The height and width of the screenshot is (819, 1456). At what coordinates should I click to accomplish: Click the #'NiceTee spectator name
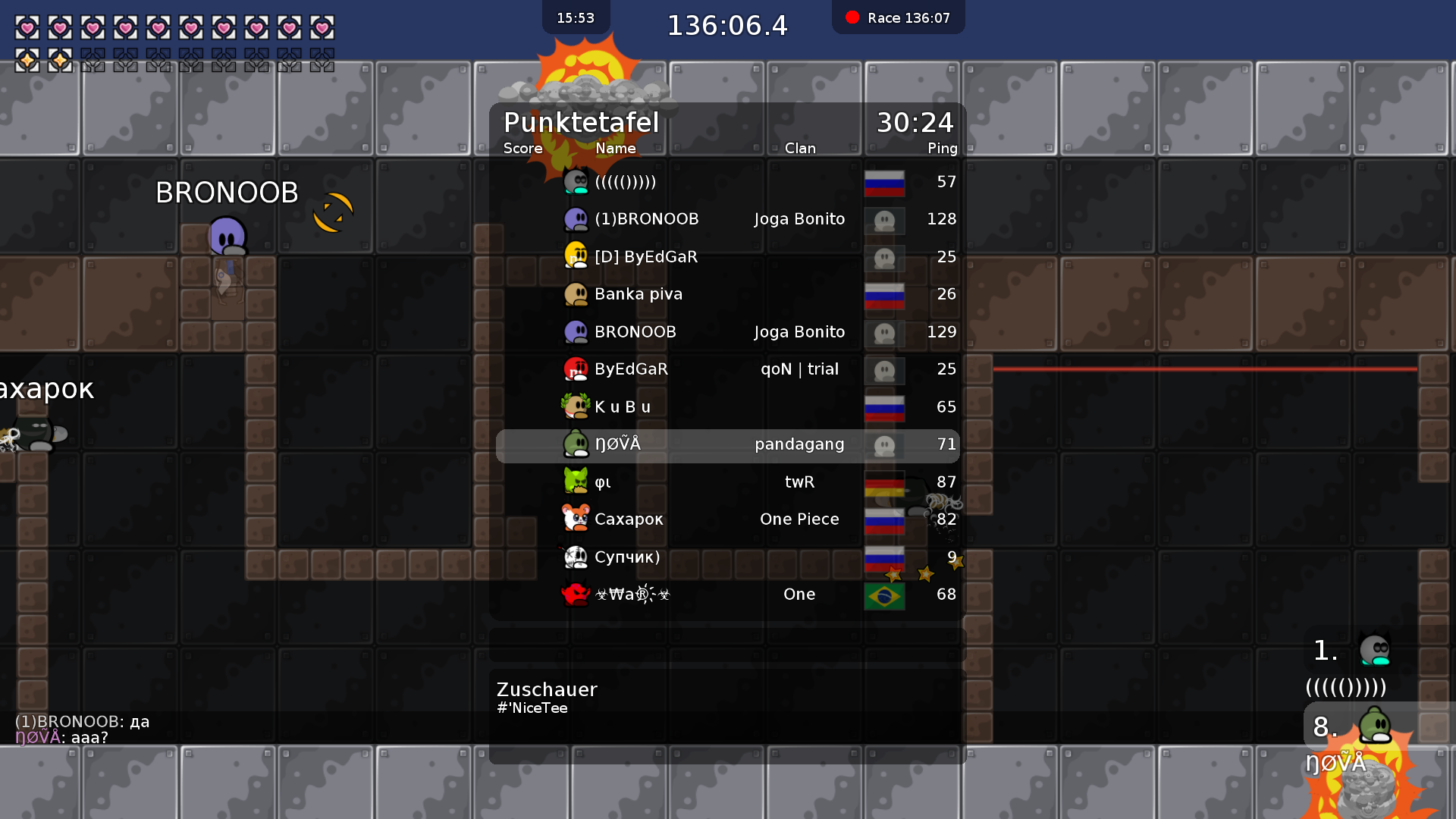533,708
